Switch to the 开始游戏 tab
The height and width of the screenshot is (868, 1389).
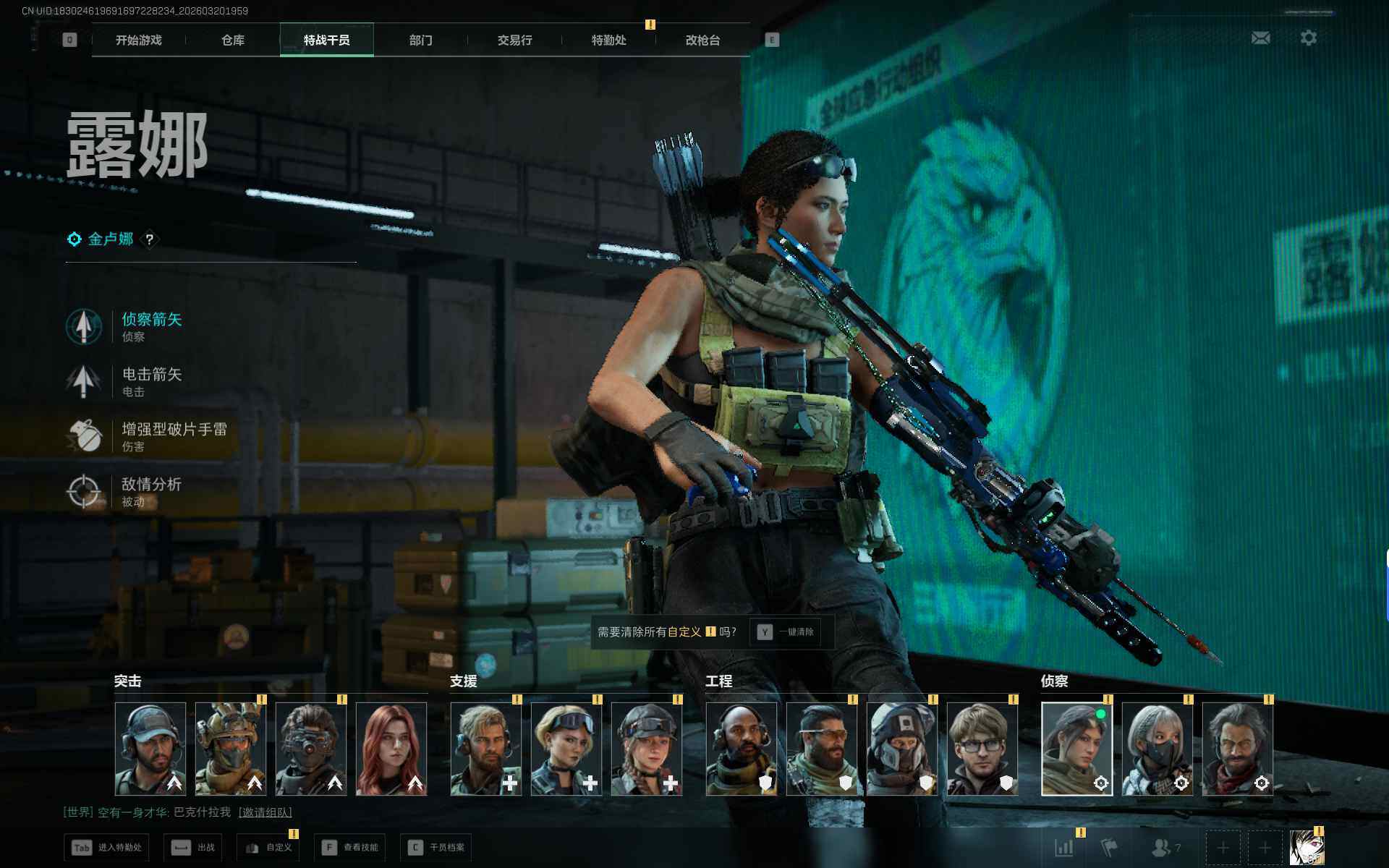[138, 41]
